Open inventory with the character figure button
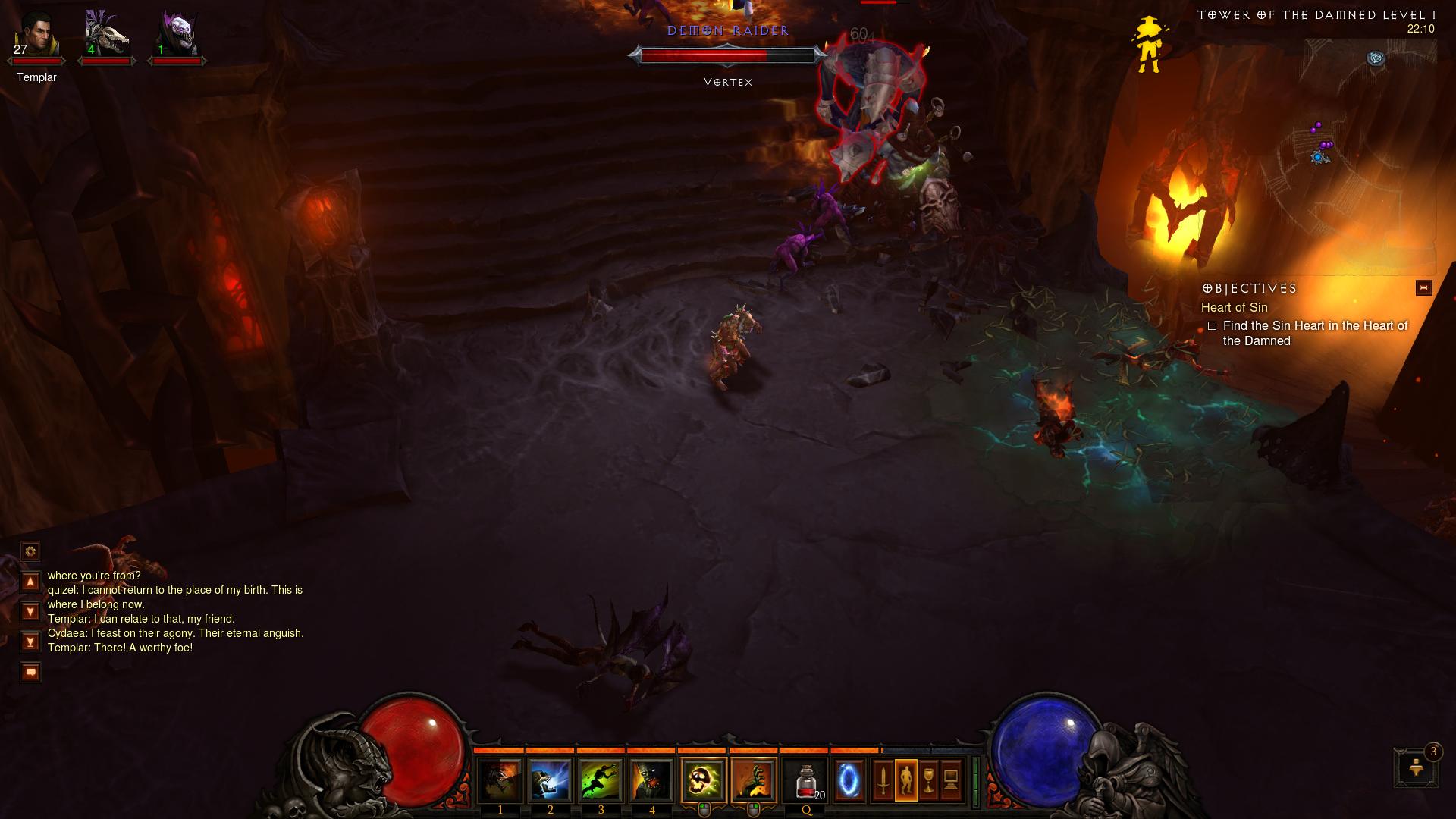Image resolution: width=1456 pixels, height=819 pixels. [x=905, y=780]
